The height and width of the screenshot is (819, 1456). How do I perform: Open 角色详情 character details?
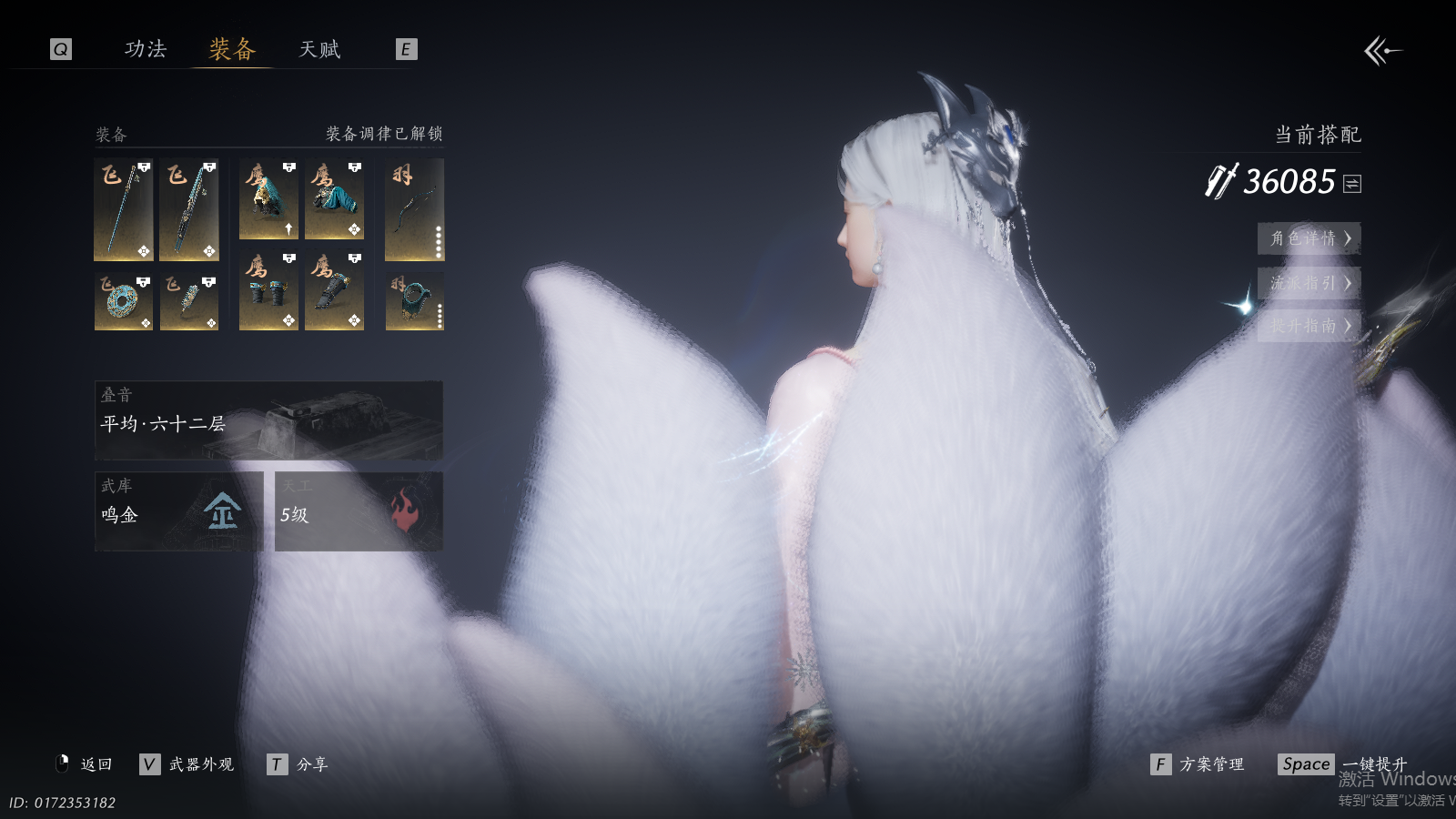(x=1309, y=238)
